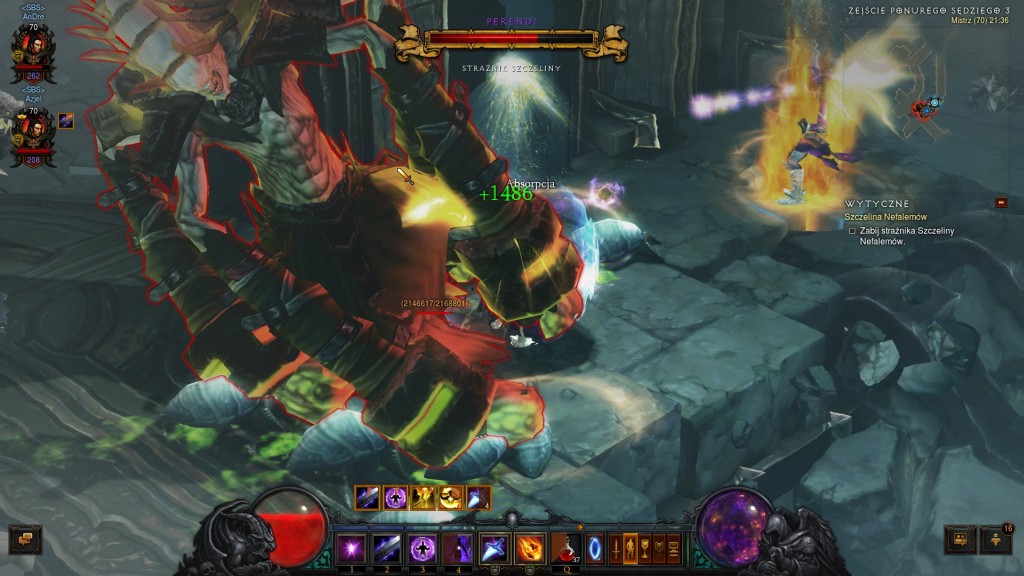
Task: Open the social friends list button
Action: click(960, 540)
